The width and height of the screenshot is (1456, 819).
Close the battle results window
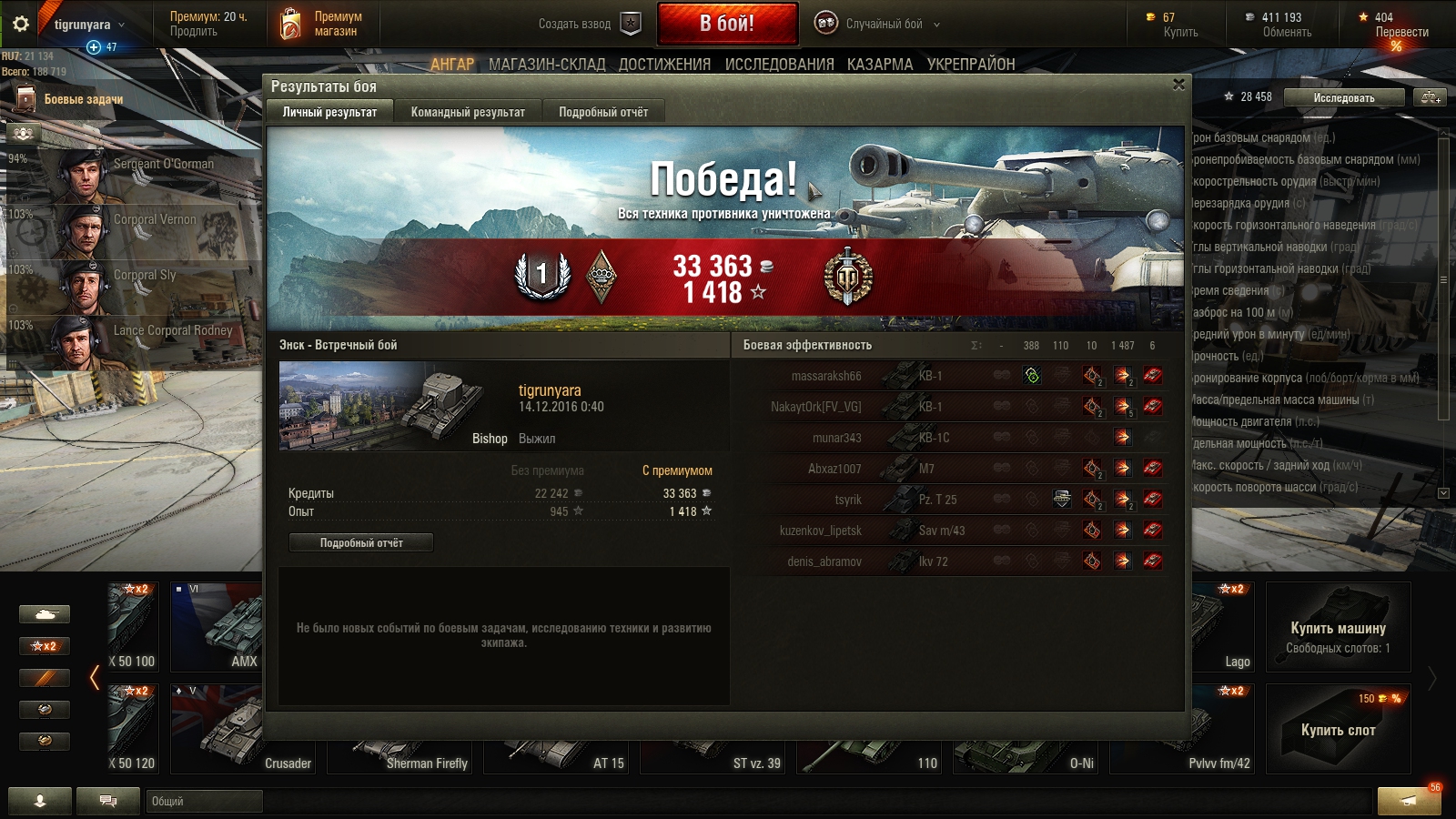pos(1178,85)
